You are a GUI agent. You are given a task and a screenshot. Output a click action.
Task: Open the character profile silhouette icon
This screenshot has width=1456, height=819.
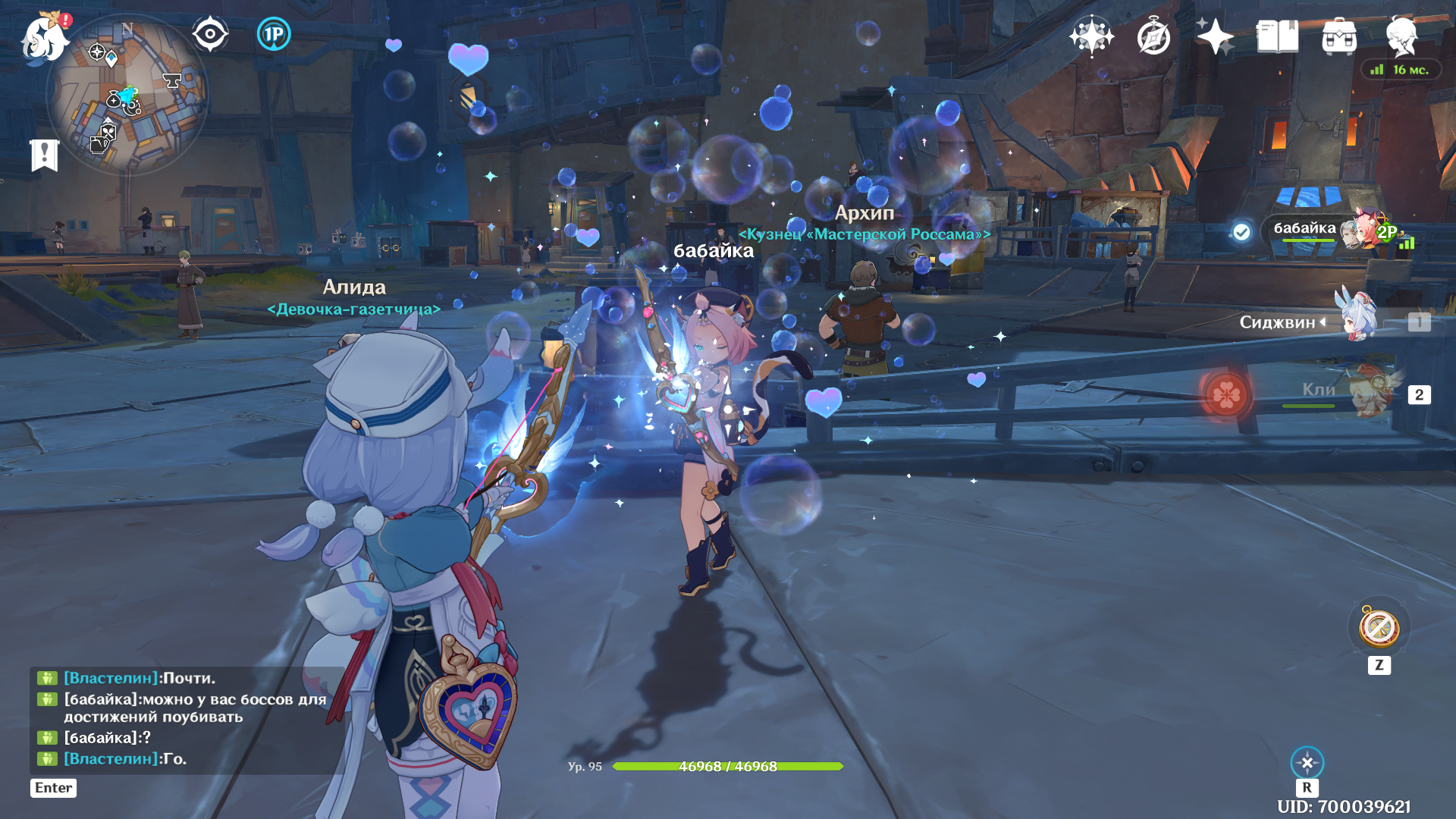[1401, 36]
